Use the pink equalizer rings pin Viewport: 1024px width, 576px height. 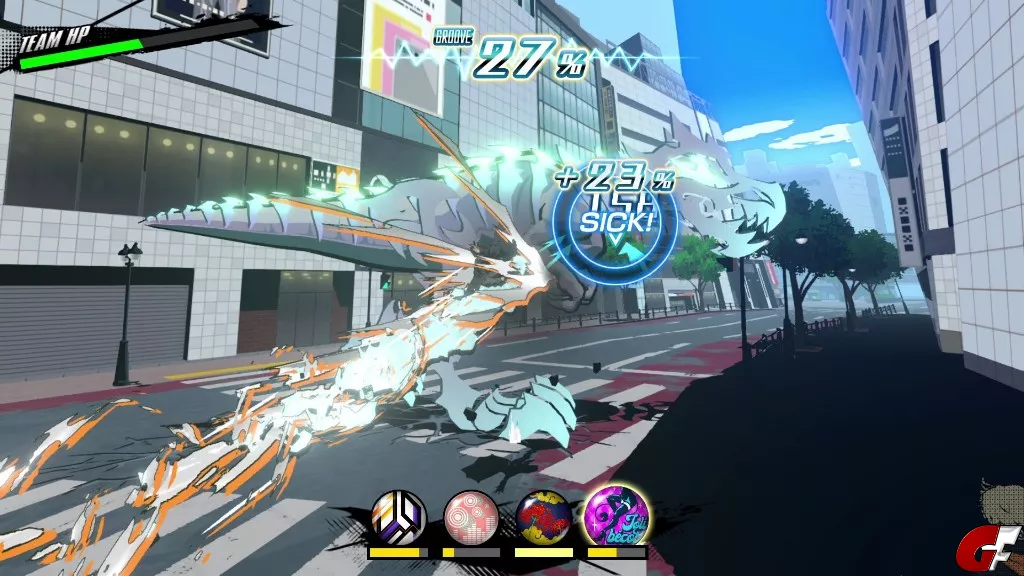471,517
